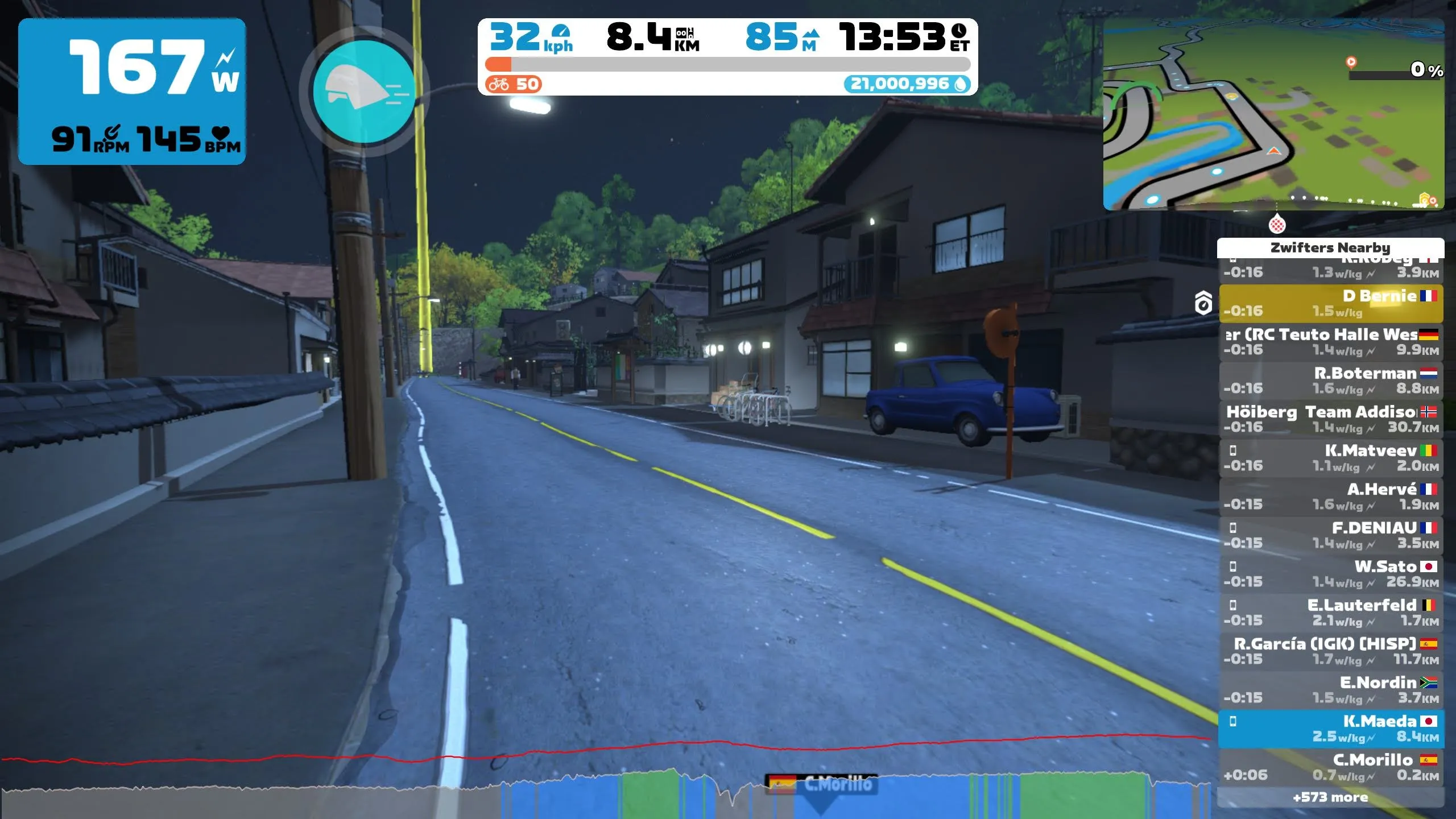Select D Bernie in the nearby list

click(x=1330, y=304)
